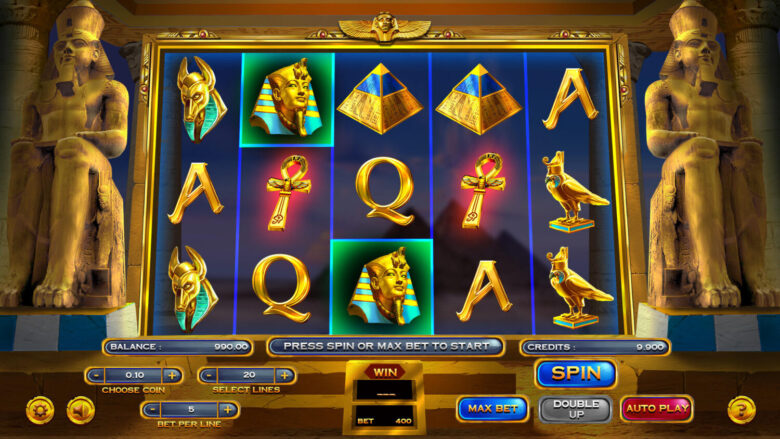Screen dimensions: 780x439
Task: Spin the reels with the SPIN button
Action: point(575,374)
